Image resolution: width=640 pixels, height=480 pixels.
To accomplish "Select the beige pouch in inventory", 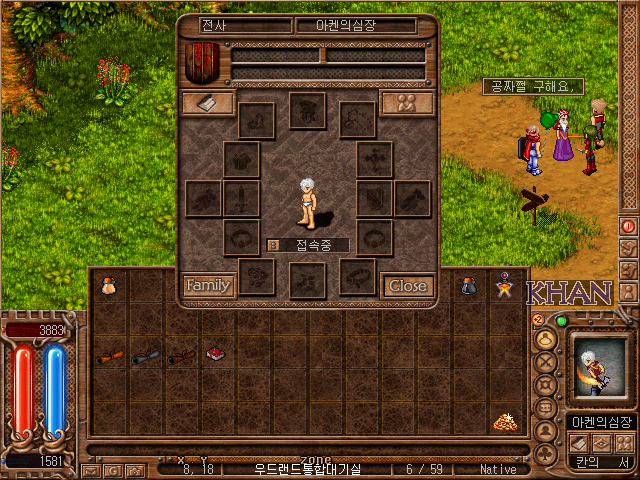I will [x=108, y=285].
